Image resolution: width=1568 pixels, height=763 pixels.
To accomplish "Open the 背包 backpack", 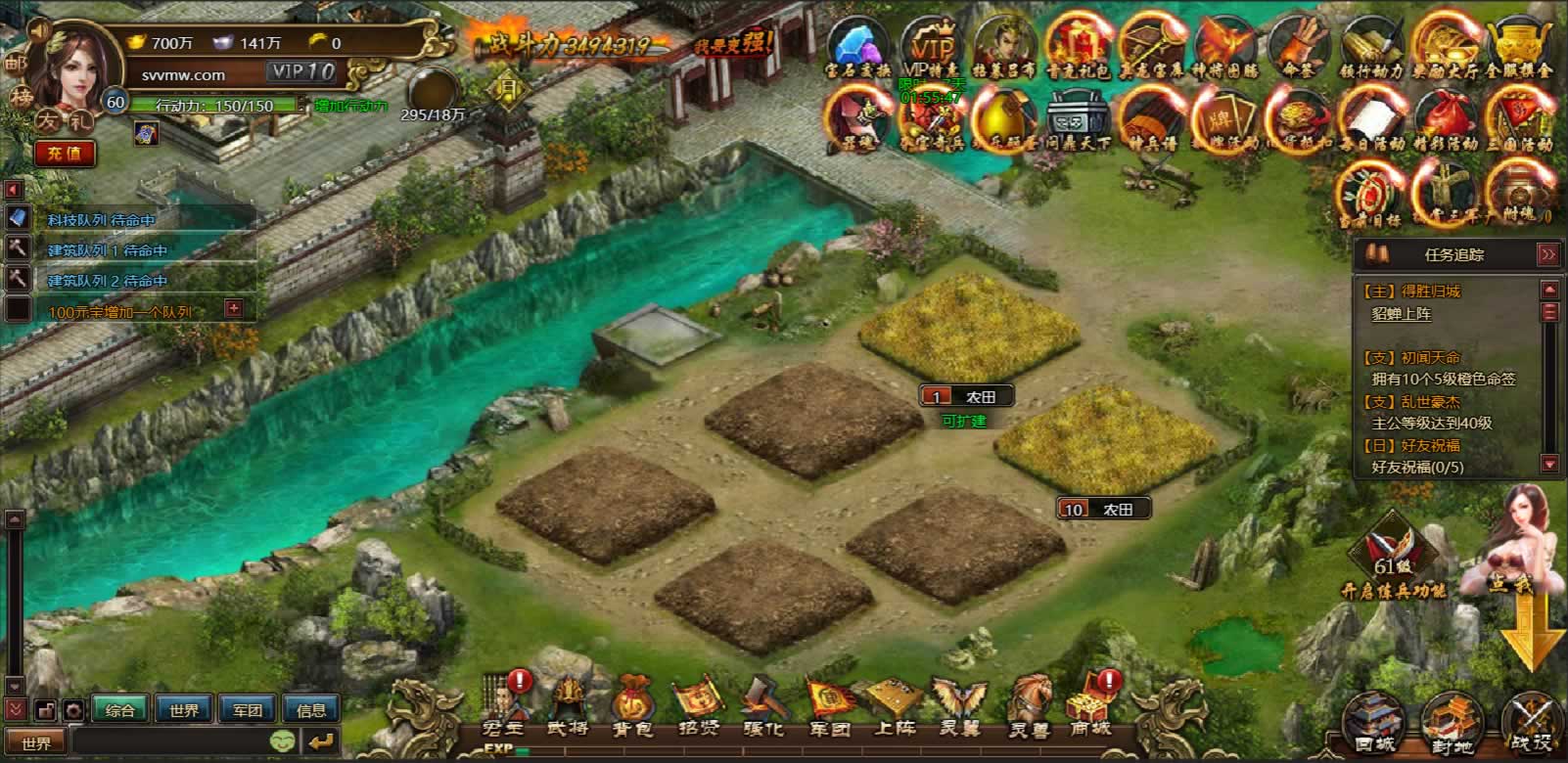I will tap(632, 706).
